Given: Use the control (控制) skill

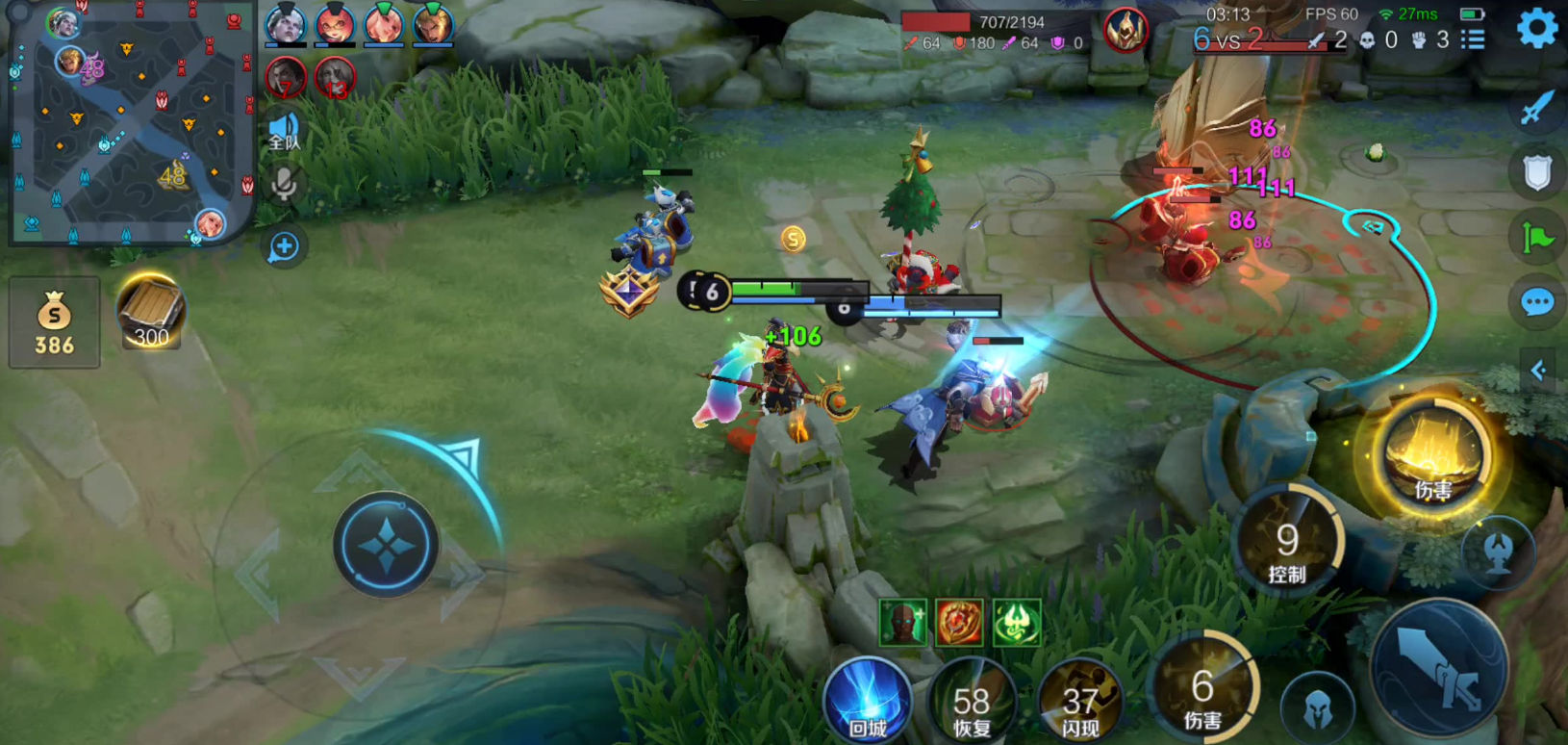Looking at the screenshot, I should [1287, 545].
